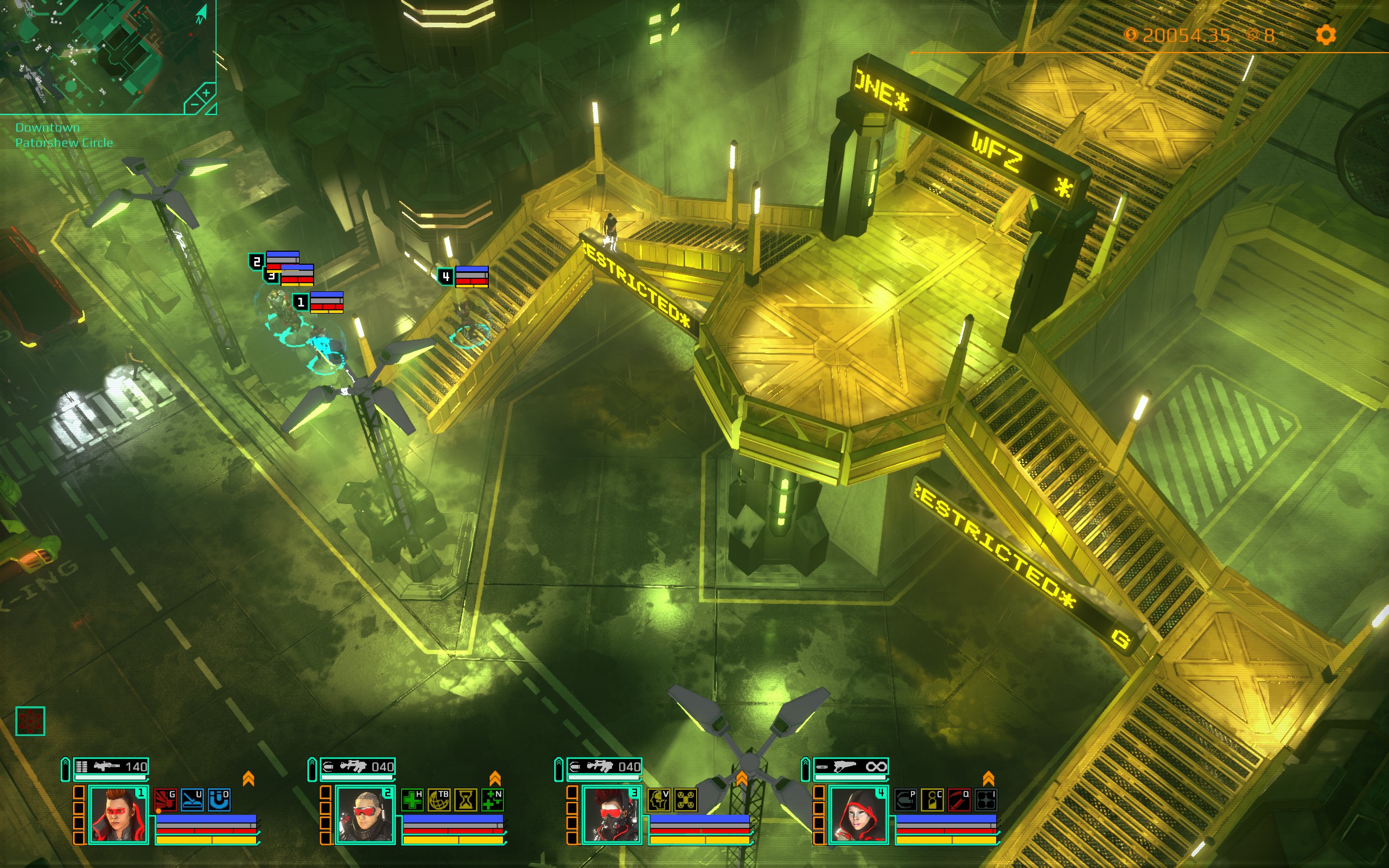Use agent 1's blue U ability
Viewport: 1389px width, 868px height.
click(x=192, y=800)
